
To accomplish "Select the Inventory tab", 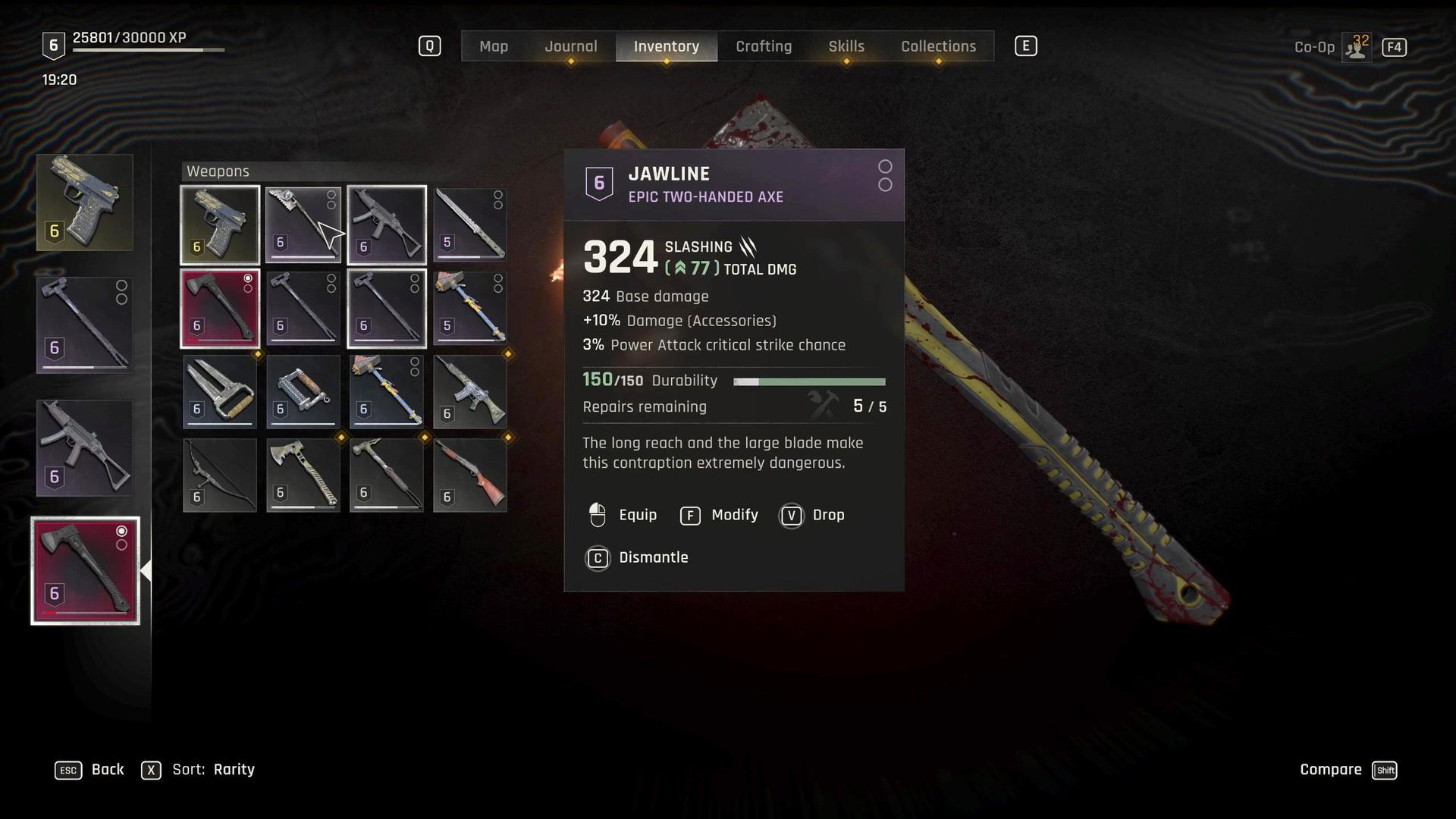I will pos(666,46).
